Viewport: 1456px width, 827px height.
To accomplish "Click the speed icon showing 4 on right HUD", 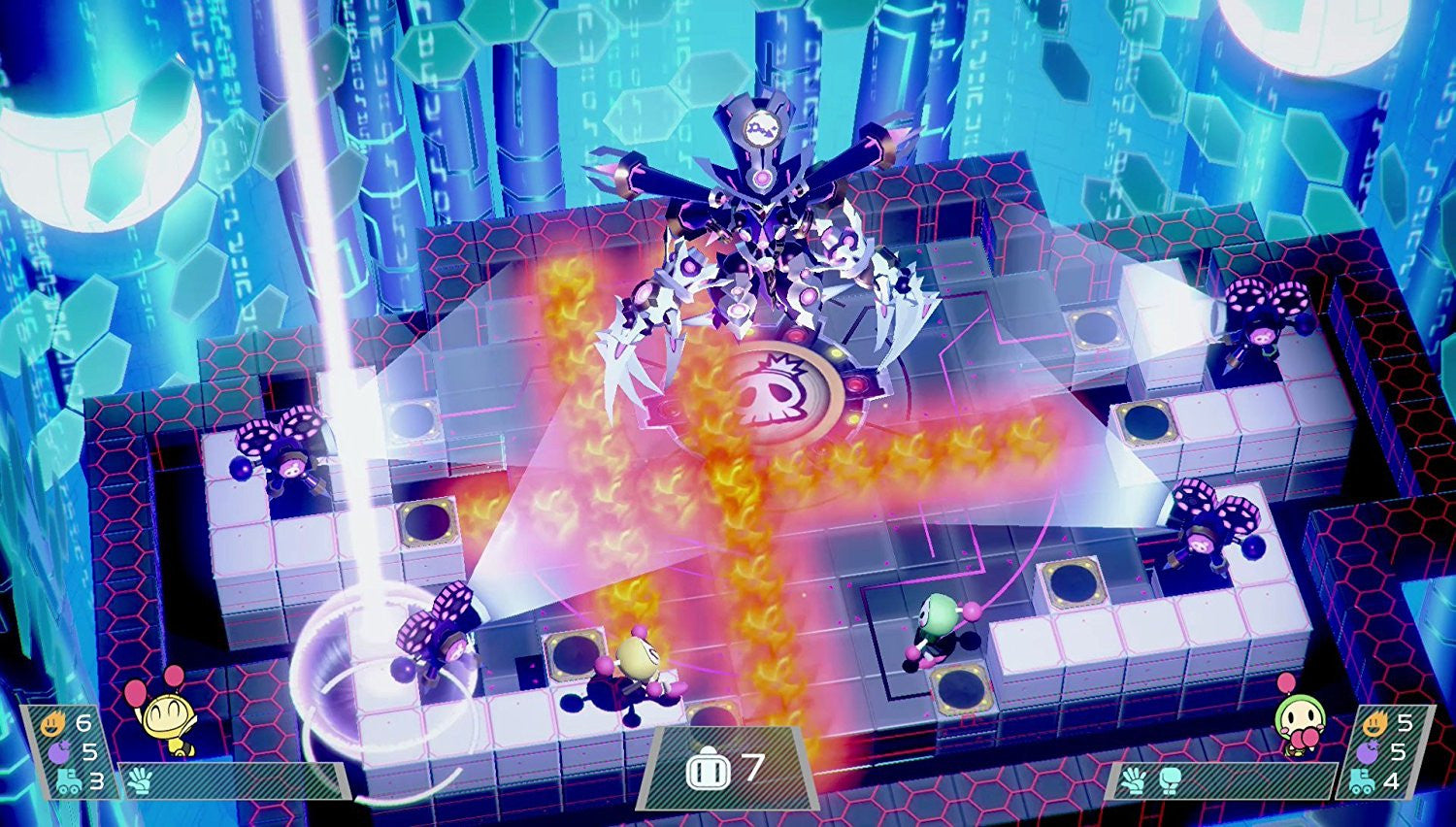I will (x=1364, y=781).
